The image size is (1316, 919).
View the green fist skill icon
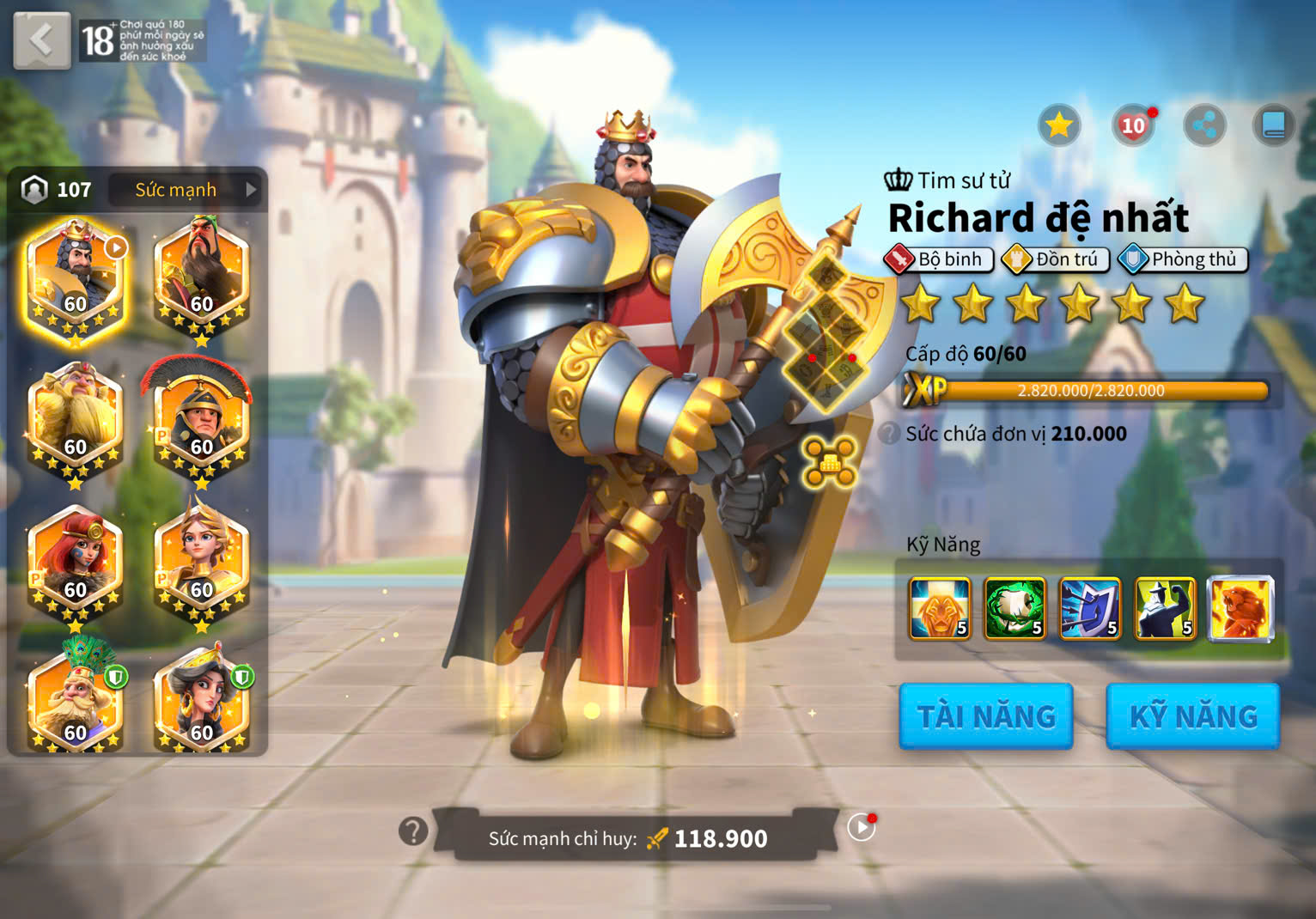tap(1014, 608)
